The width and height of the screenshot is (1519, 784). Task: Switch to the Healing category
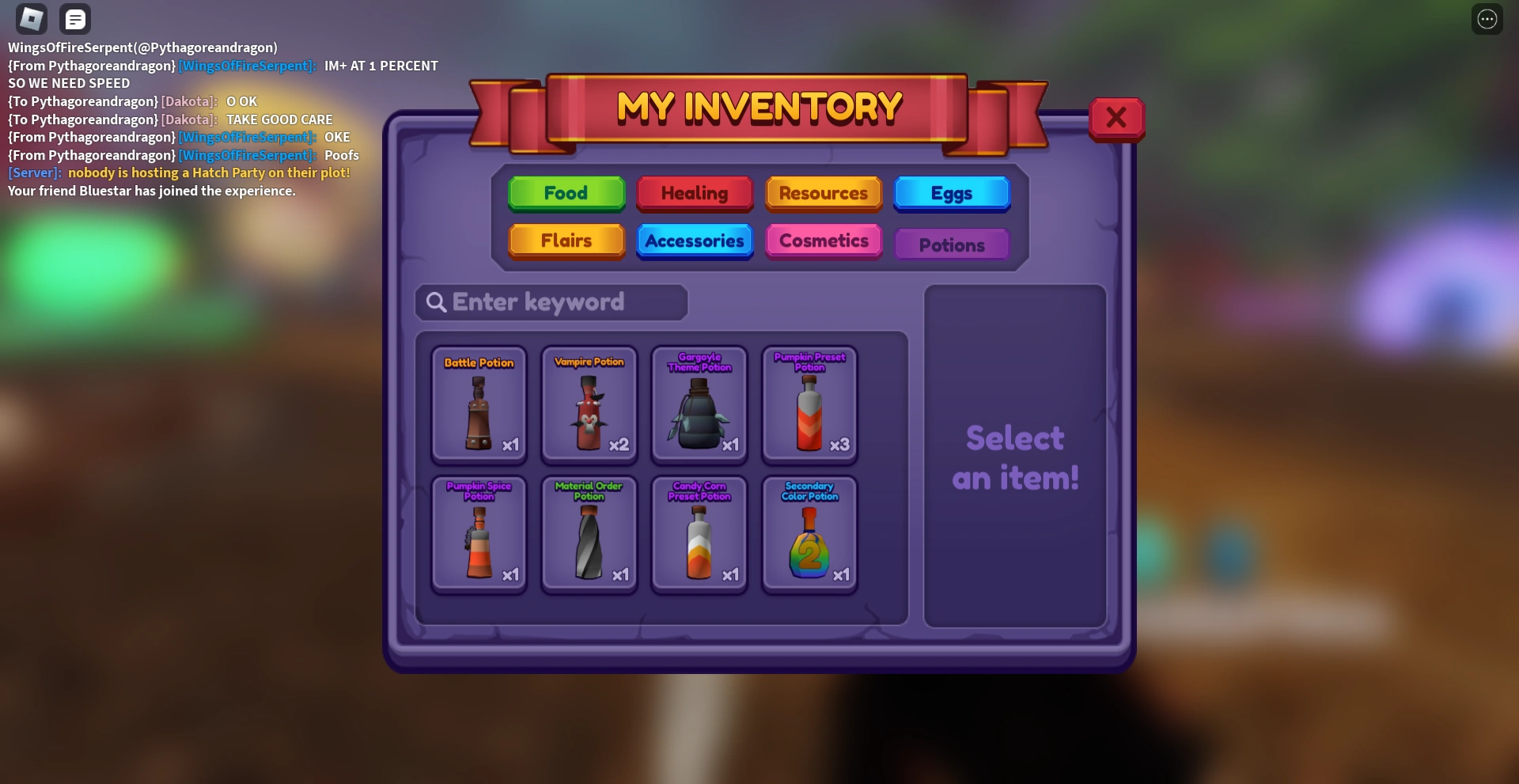[x=694, y=193]
